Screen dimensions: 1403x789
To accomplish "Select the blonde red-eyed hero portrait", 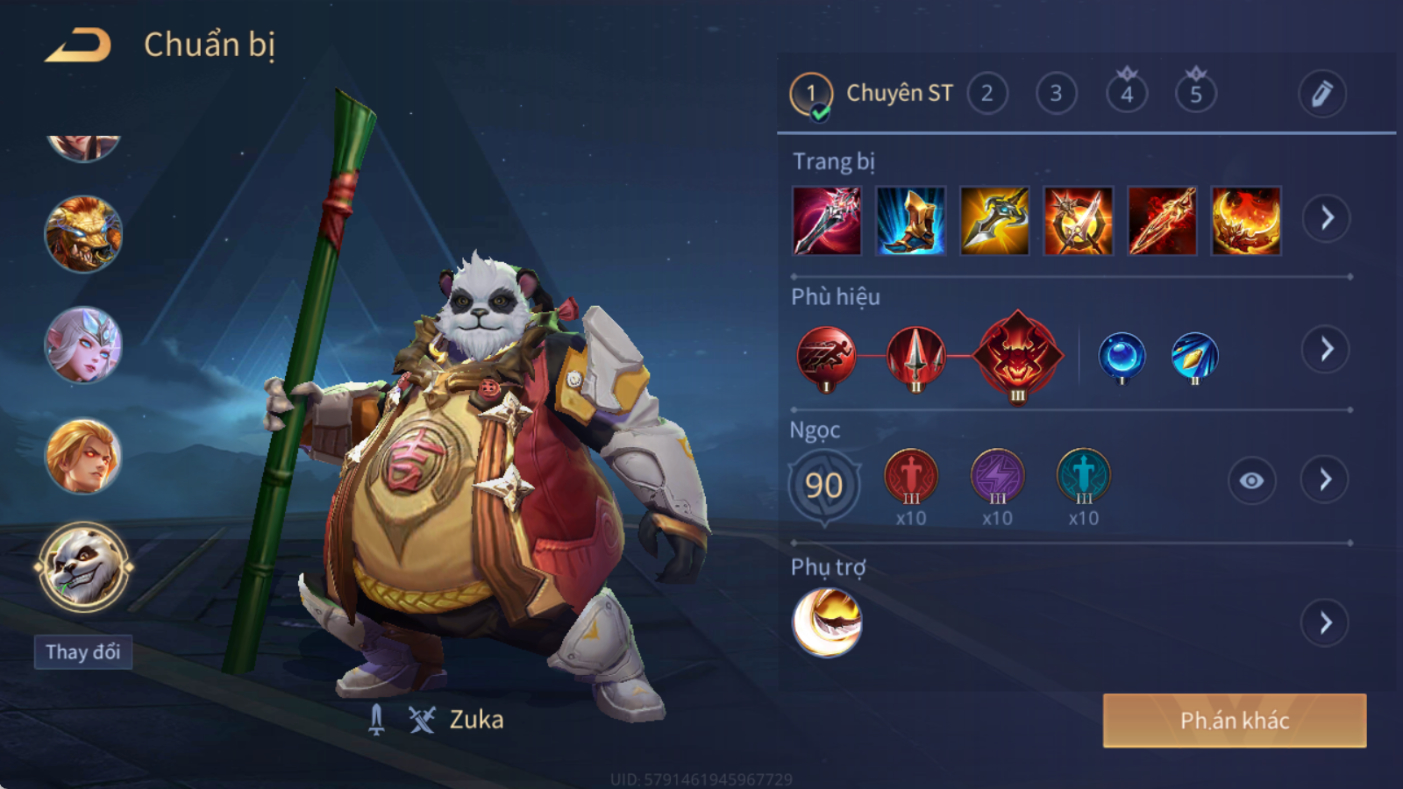I will (83, 456).
